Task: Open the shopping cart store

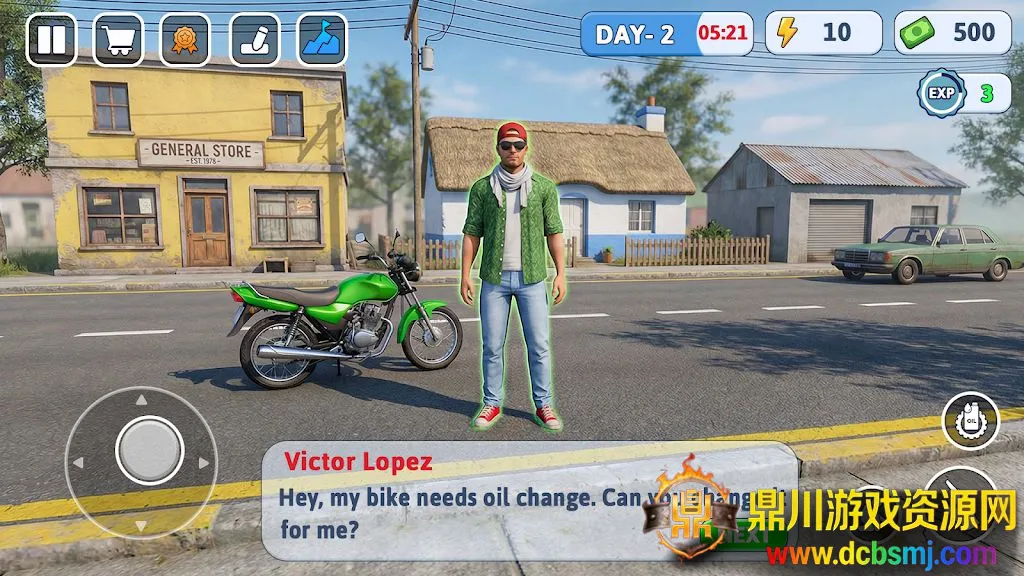Action: pos(119,40)
